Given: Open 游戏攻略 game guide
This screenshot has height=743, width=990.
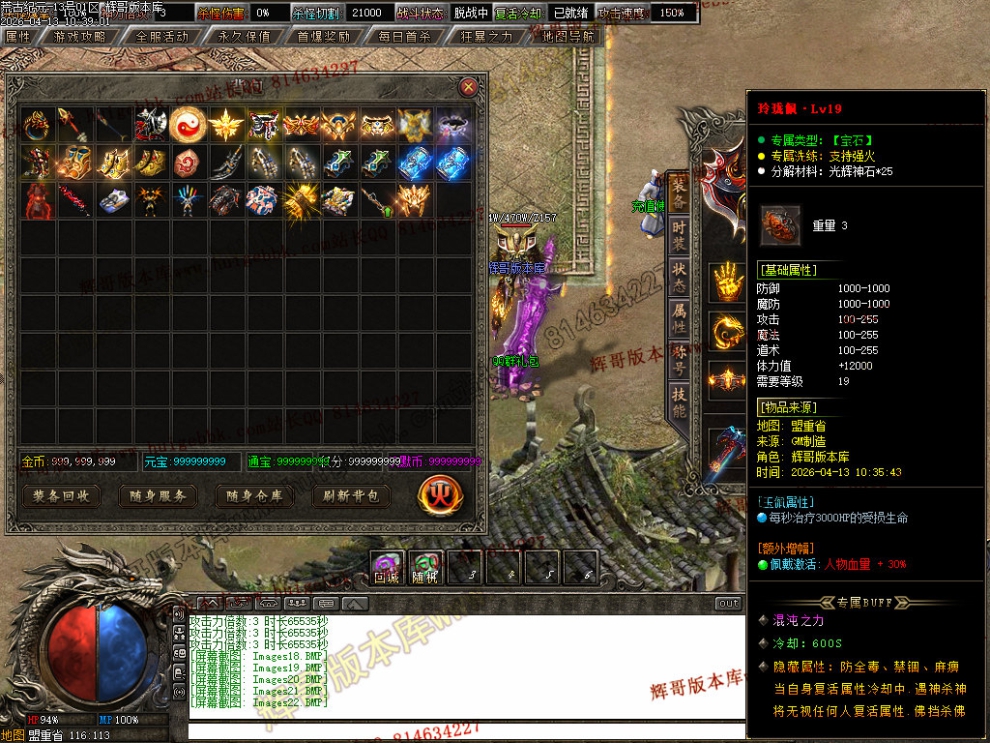Looking at the screenshot, I should click(79, 36).
